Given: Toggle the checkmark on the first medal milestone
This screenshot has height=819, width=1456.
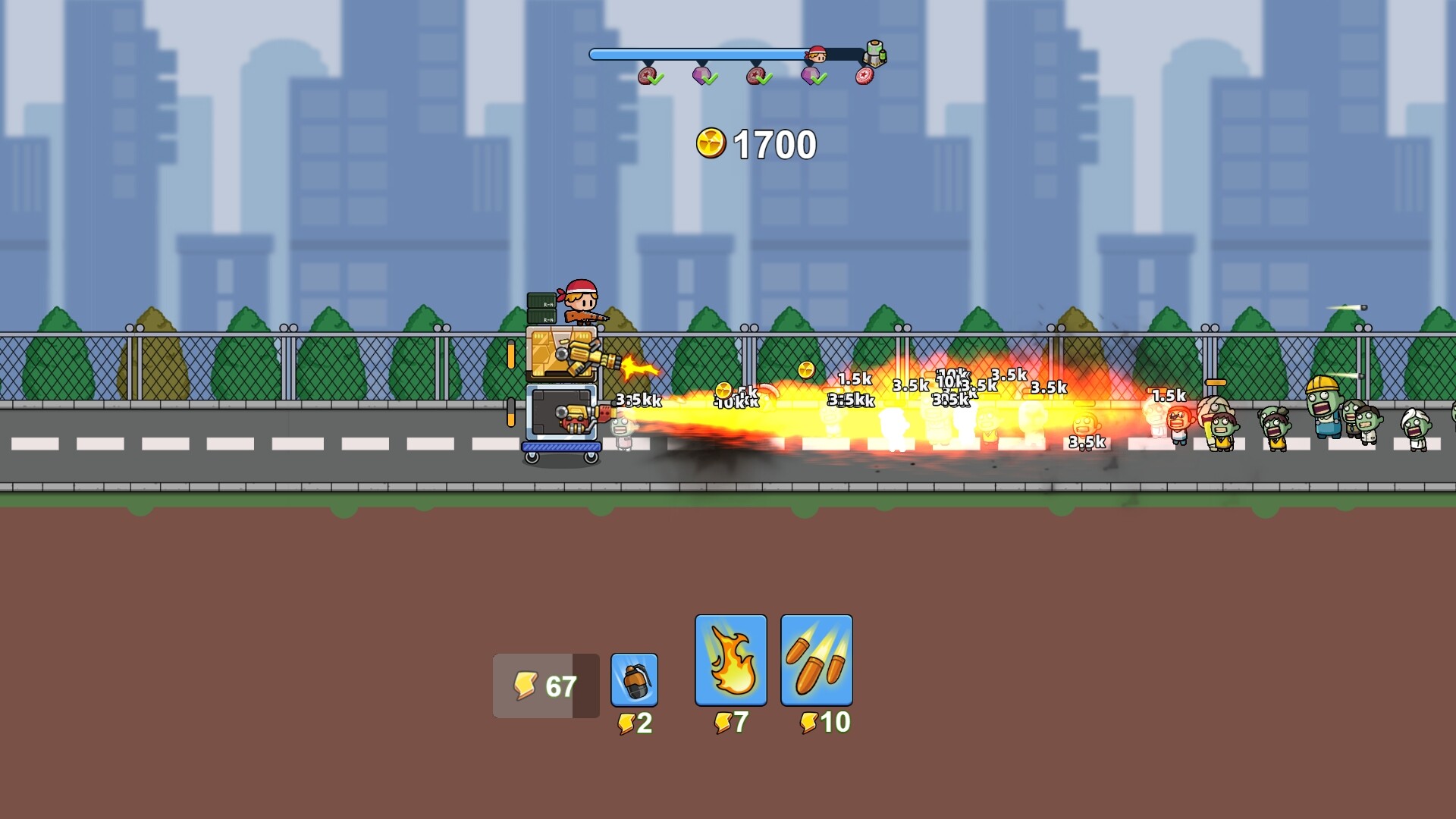Looking at the screenshot, I should [x=656, y=80].
